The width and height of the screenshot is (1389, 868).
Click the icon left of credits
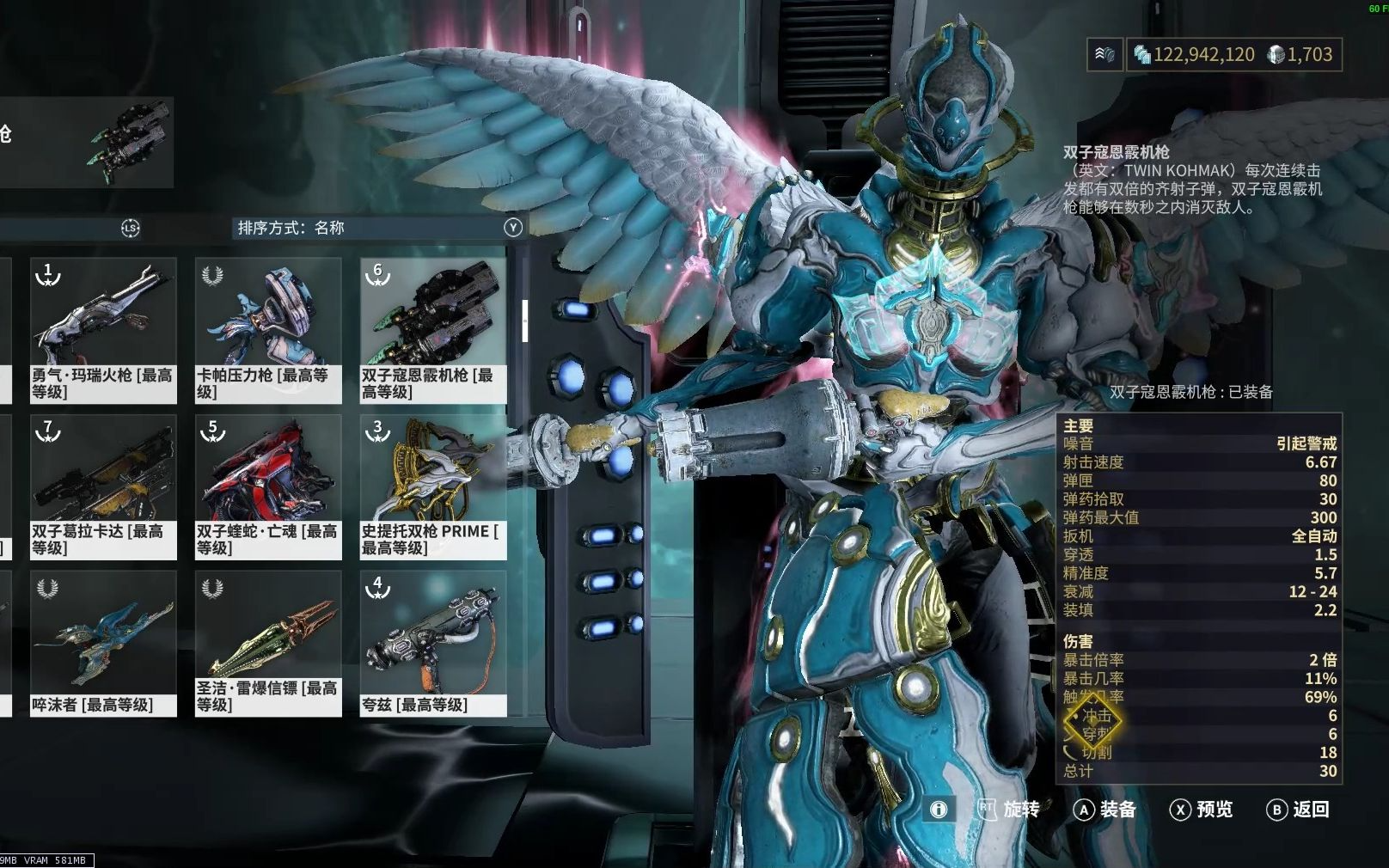coord(1104,55)
